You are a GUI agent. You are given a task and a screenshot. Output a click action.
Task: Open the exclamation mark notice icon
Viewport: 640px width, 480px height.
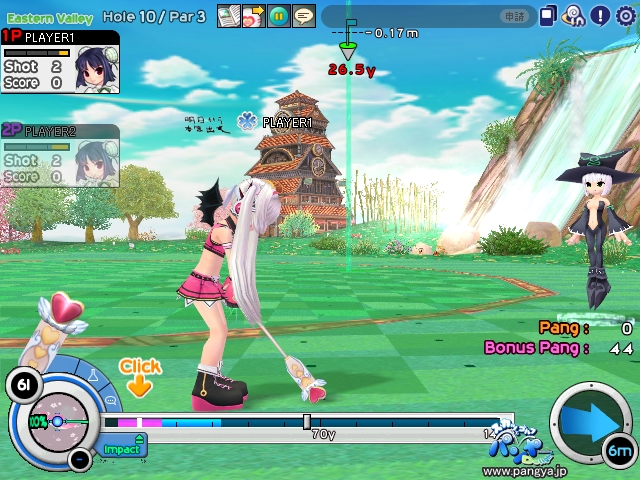point(600,15)
